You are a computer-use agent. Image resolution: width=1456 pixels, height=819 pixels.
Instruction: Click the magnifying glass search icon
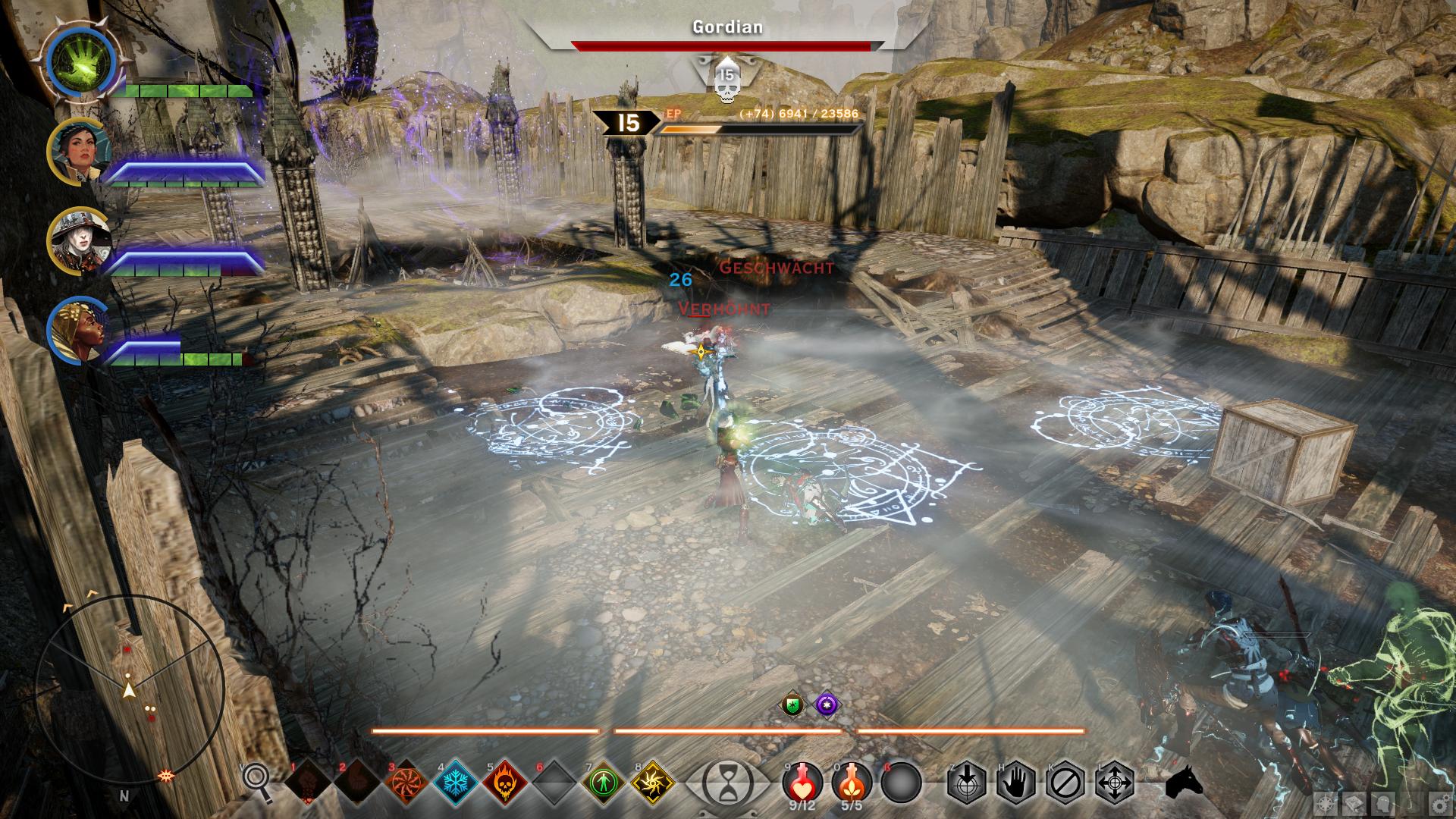(257, 781)
